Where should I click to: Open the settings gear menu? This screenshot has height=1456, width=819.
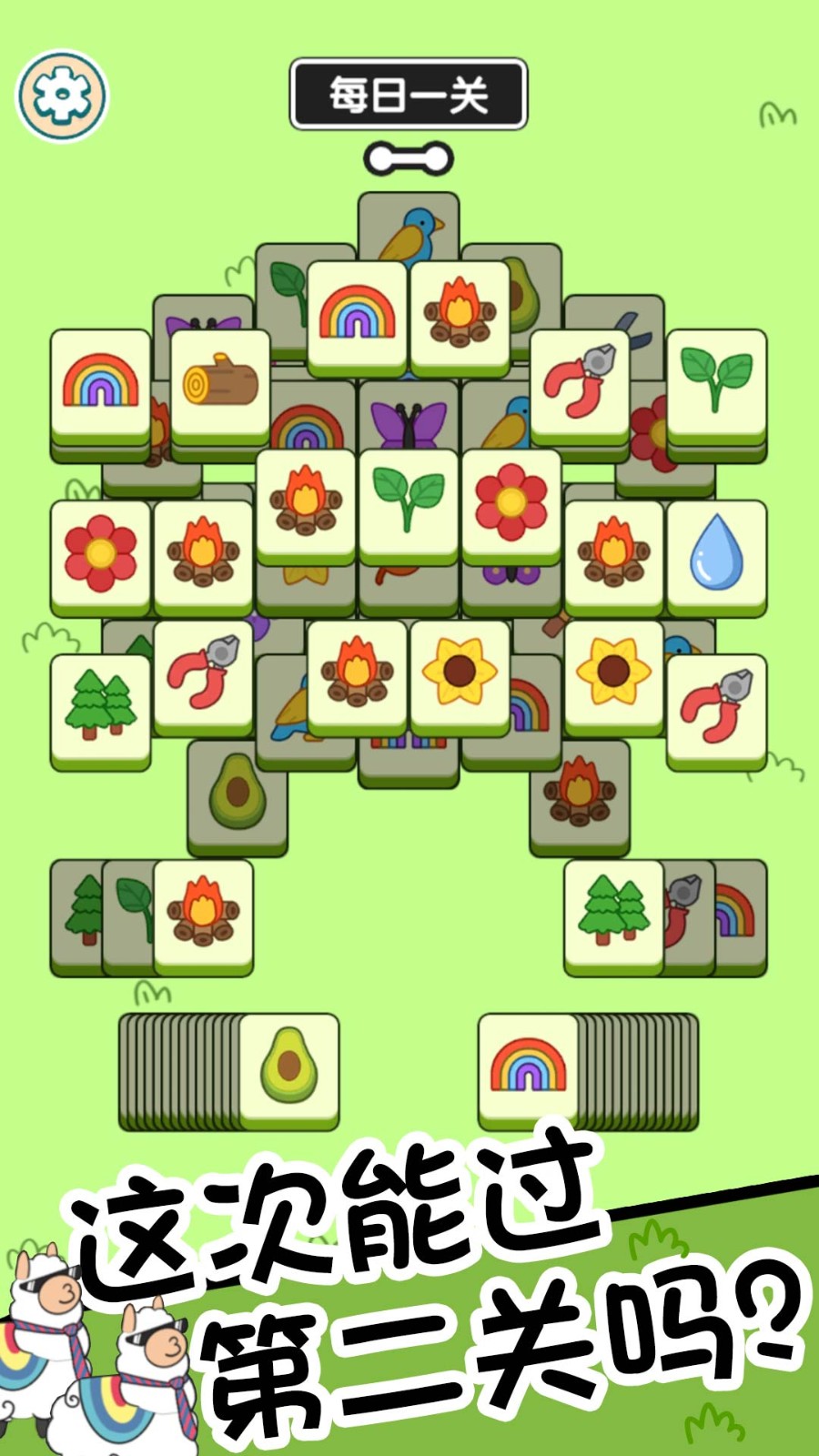pos(62,96)
